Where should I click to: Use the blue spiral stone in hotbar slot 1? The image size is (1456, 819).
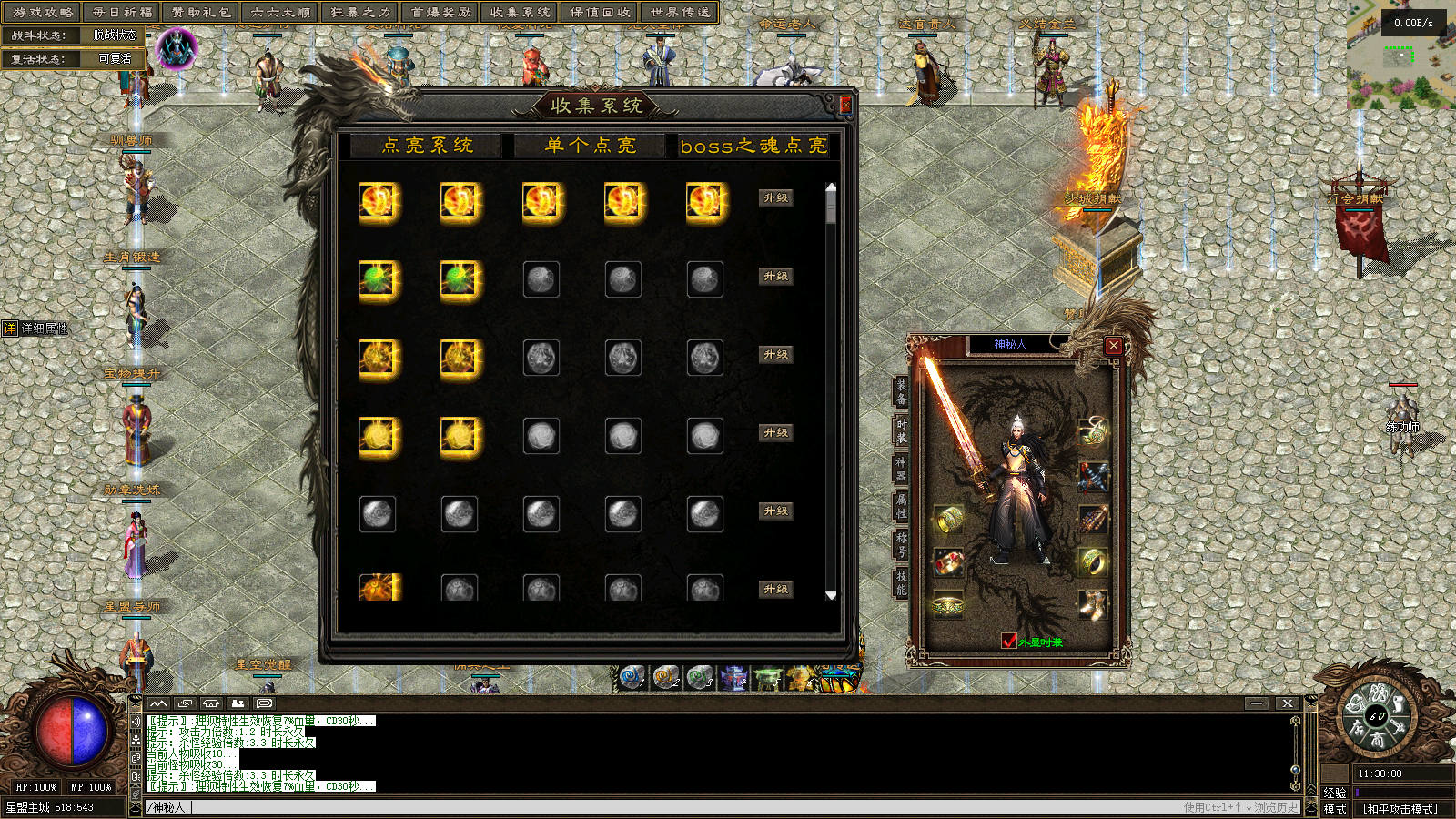coord(631,678)
